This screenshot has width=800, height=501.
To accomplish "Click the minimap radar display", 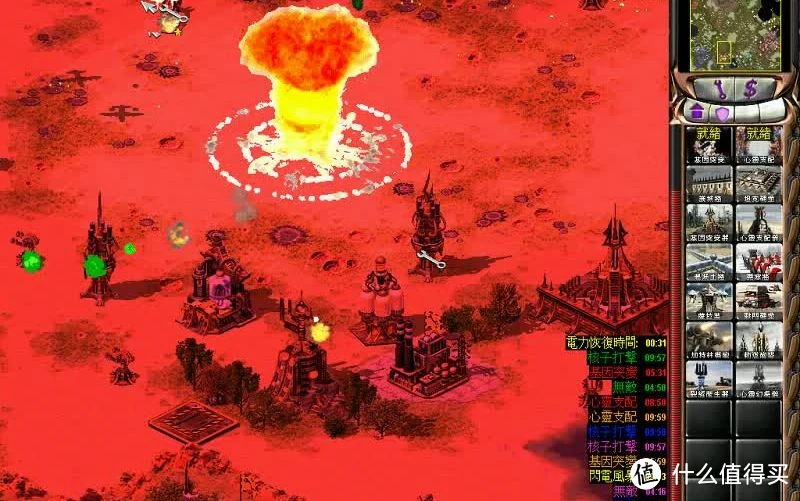I will [733, 32].
